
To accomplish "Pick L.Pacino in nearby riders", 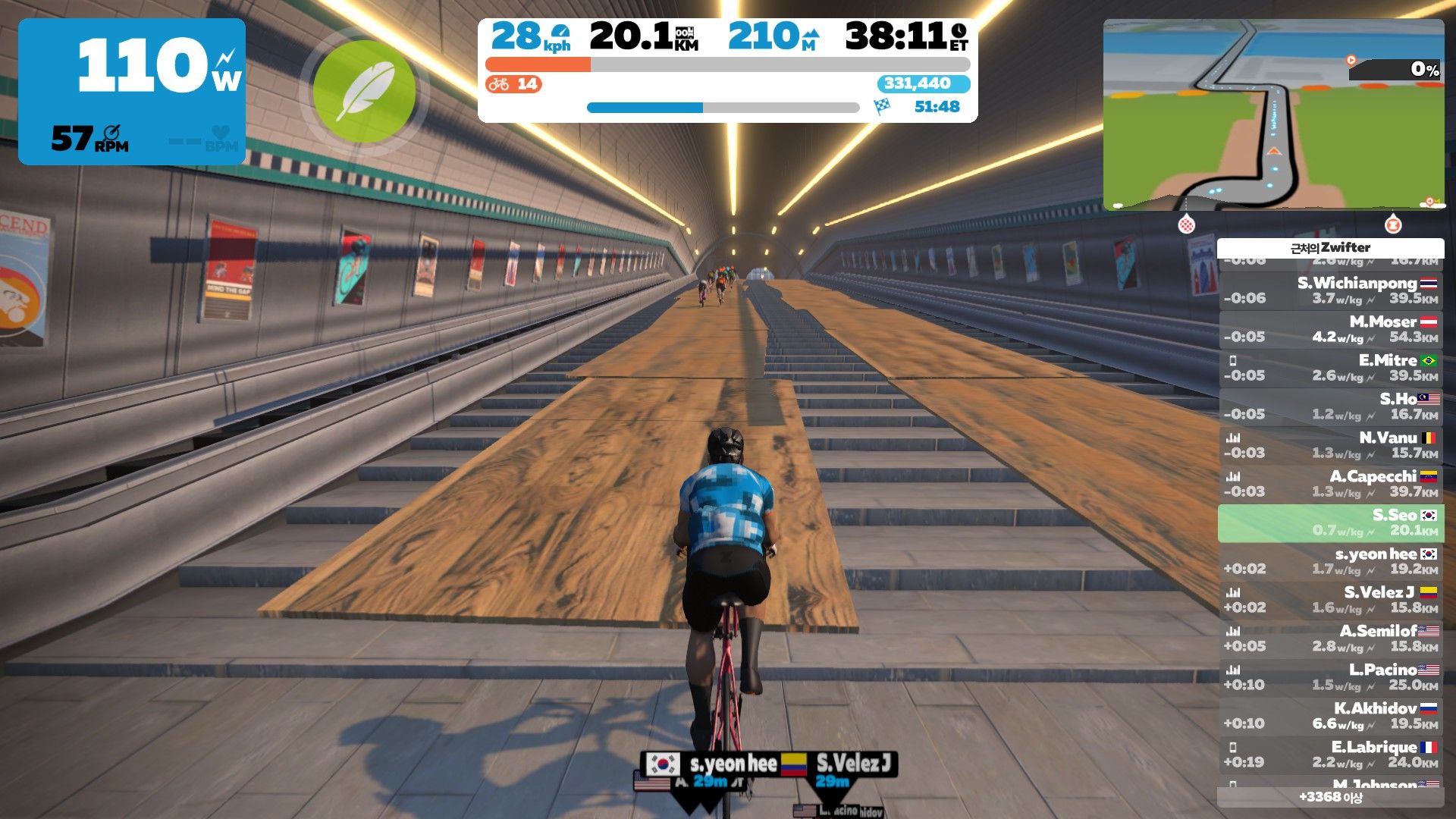I will pyautogui.click(x=1331, y=677).
